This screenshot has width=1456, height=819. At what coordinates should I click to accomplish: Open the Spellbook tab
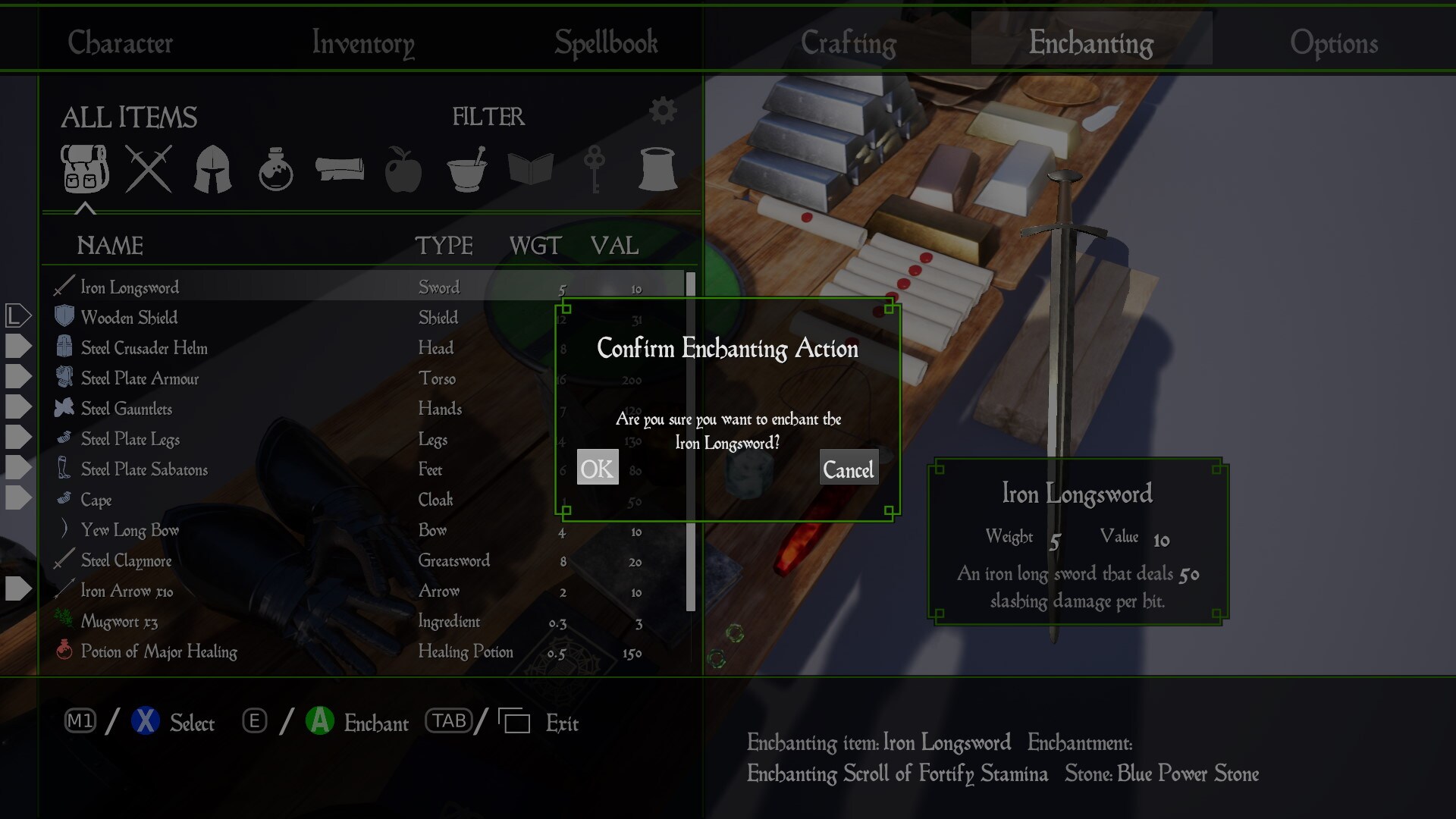[605, 43]
